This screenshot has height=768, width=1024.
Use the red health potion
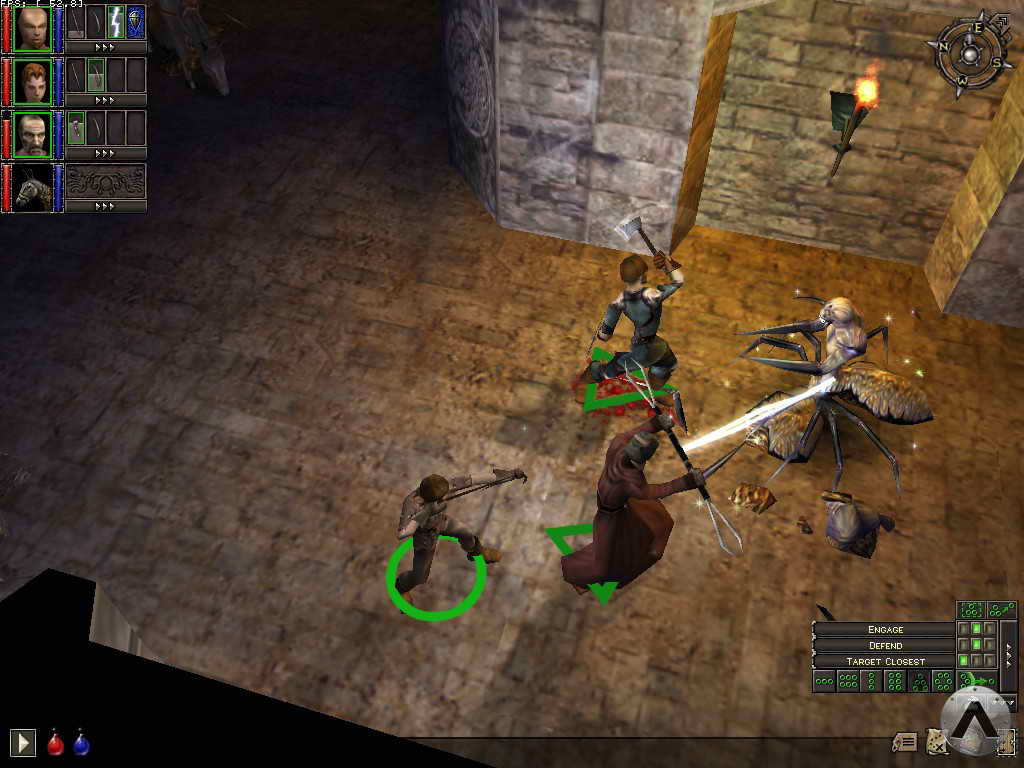tap(56, 743)
